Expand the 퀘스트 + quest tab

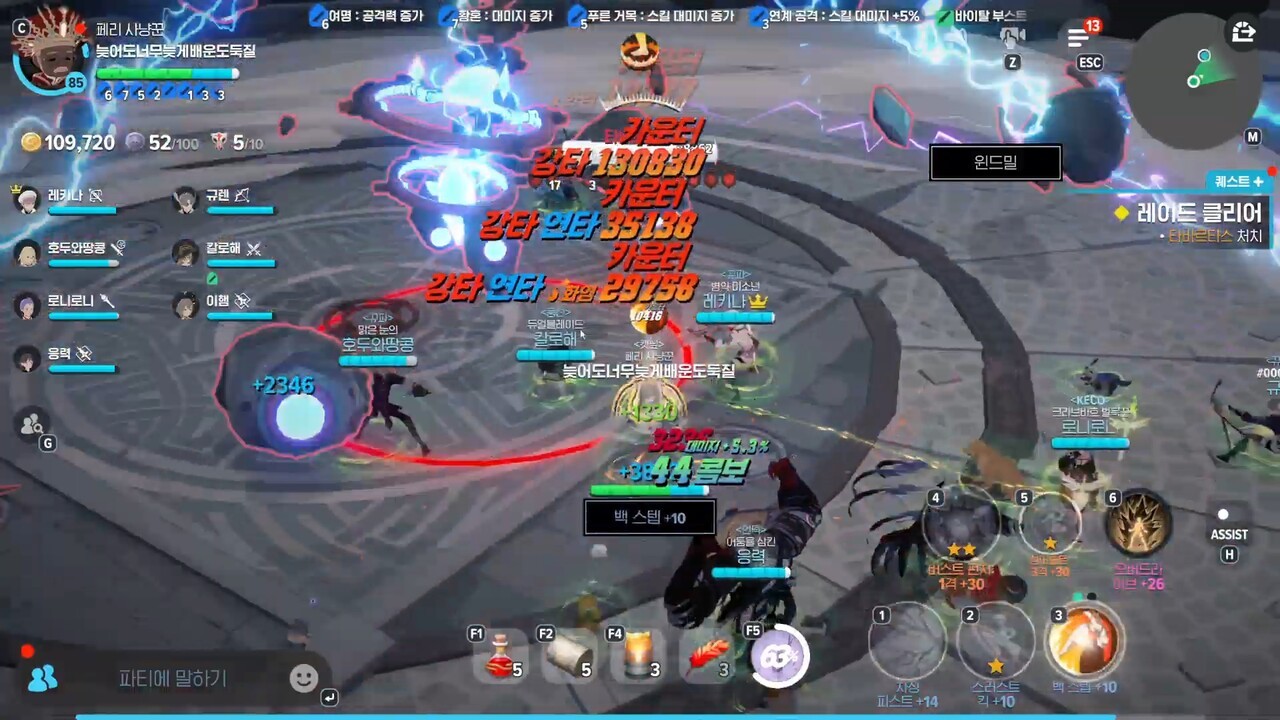click(1238, 181)
